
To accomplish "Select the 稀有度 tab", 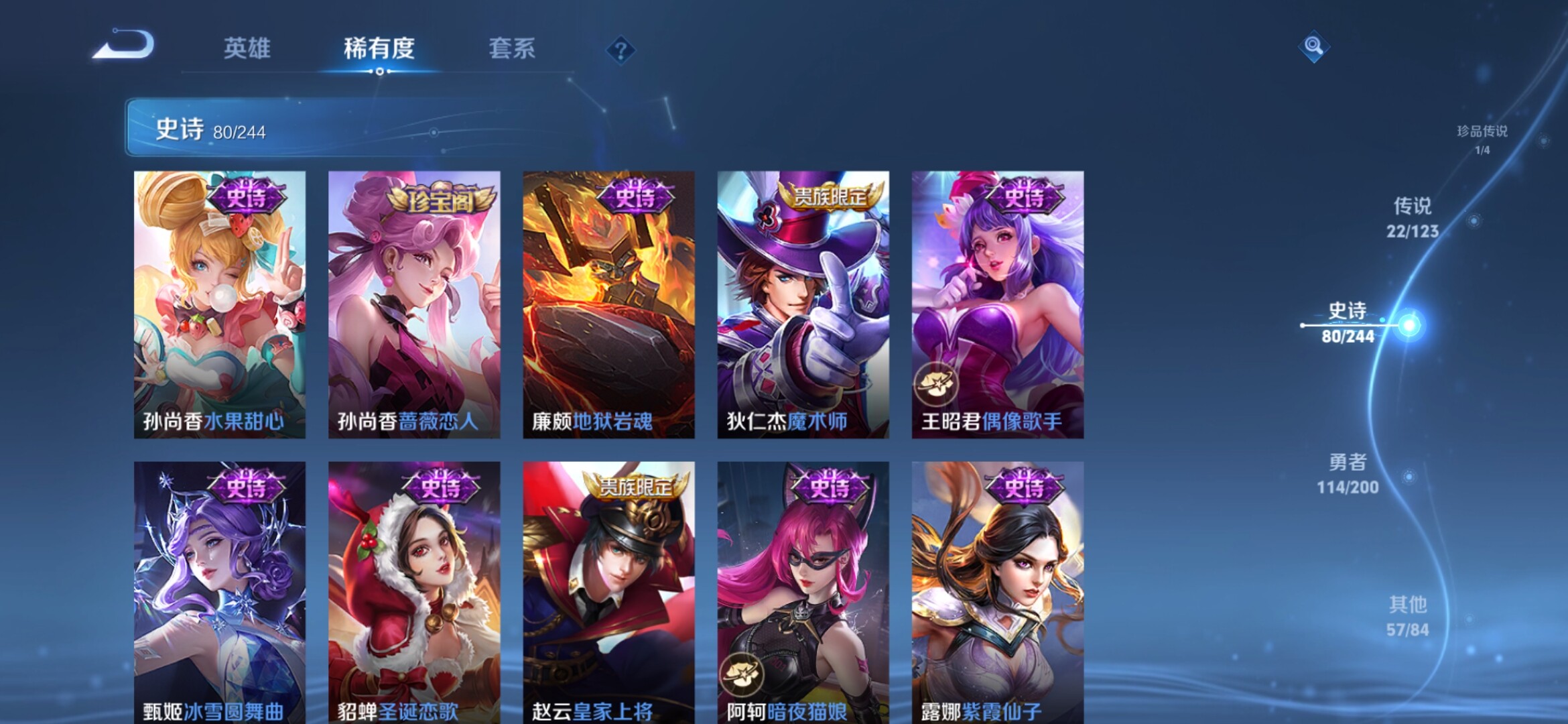I will (379, 48).
